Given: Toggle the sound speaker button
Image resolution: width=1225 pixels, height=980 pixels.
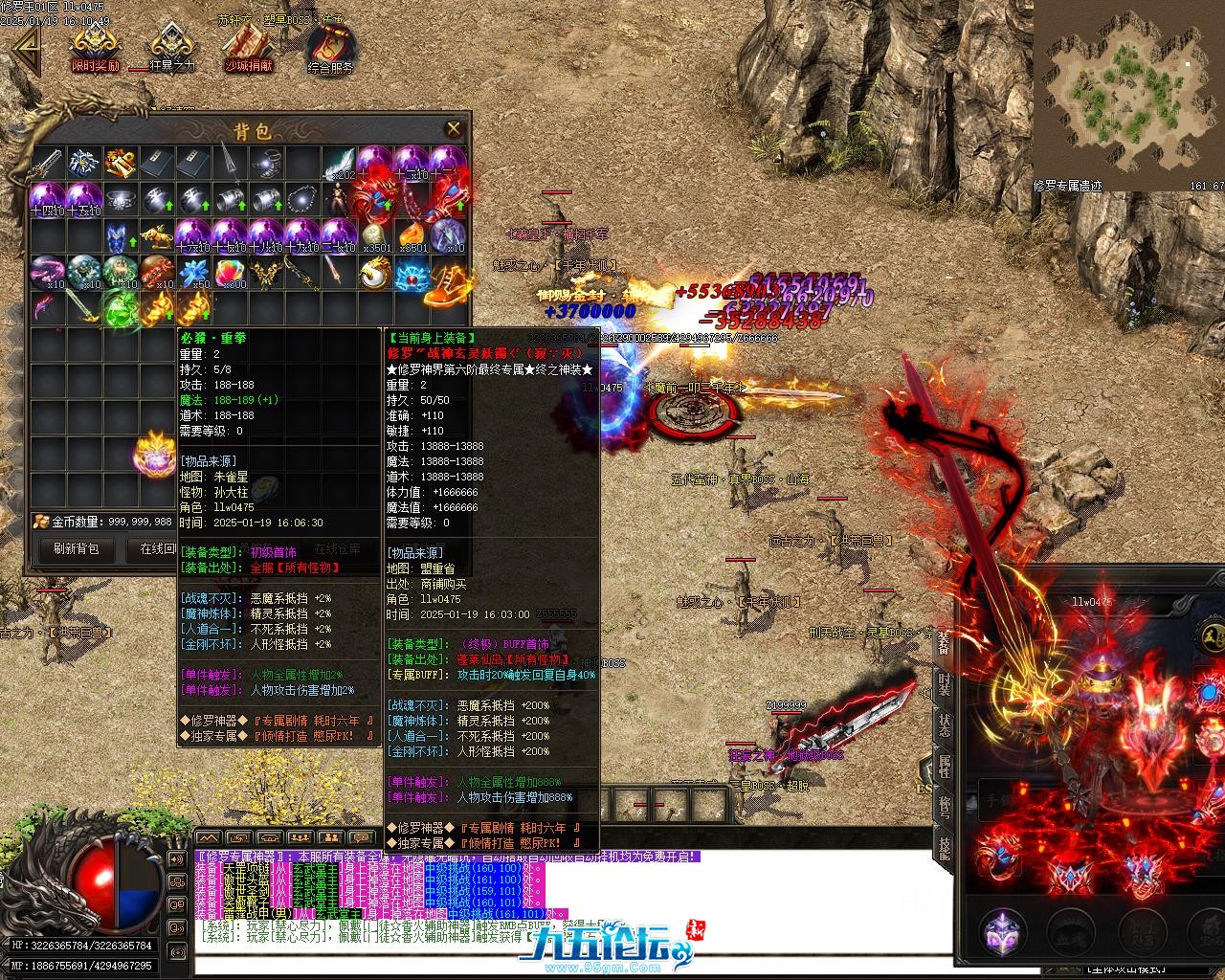Looking at the screenshot, I should tap(177, 858).
